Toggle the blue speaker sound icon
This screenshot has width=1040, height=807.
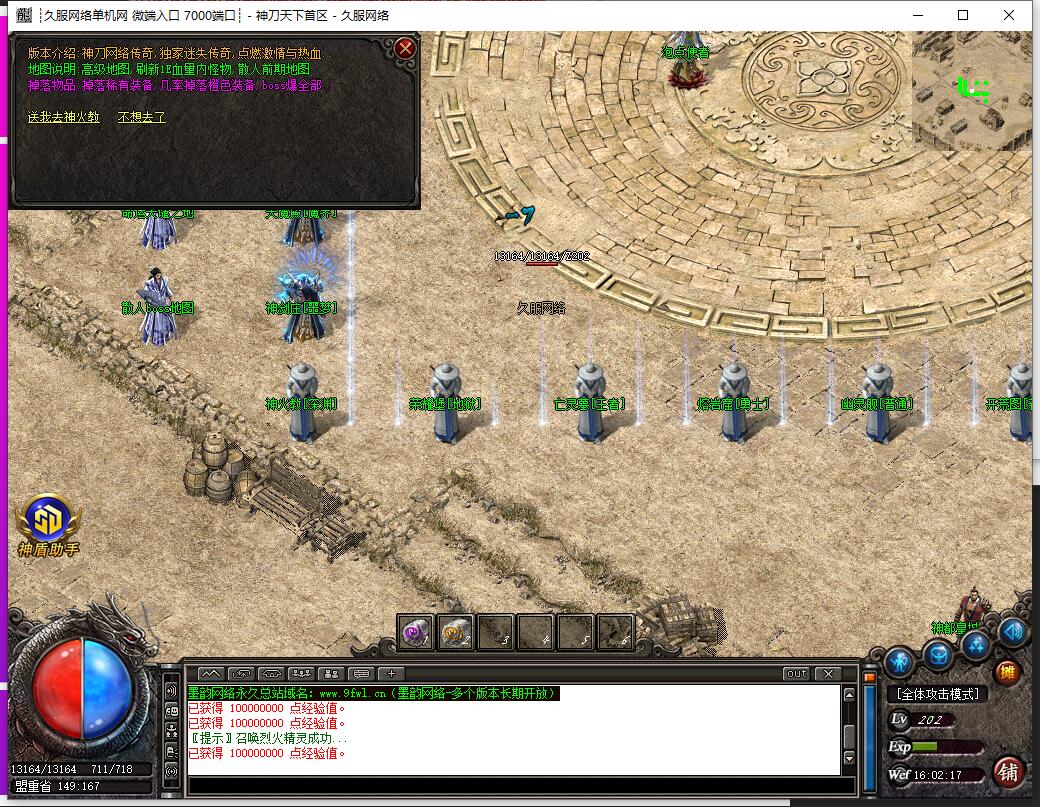pyautogui.click(x=1013, y=631)
